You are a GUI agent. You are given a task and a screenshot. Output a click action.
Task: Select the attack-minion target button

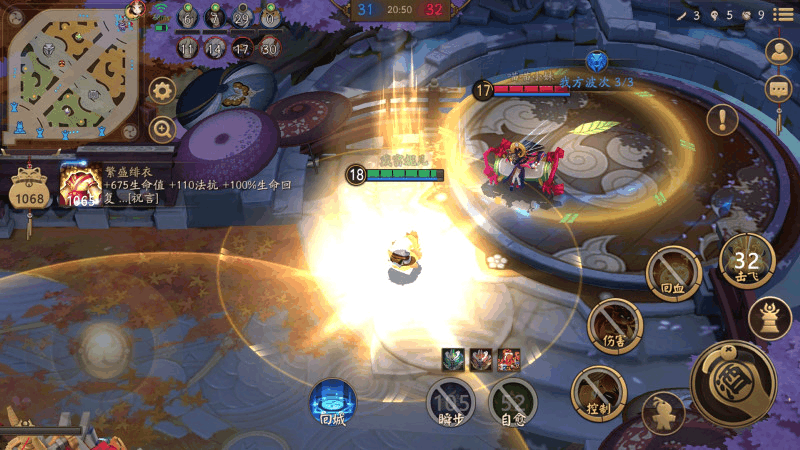pyautogui.click(x=661, y=411)
